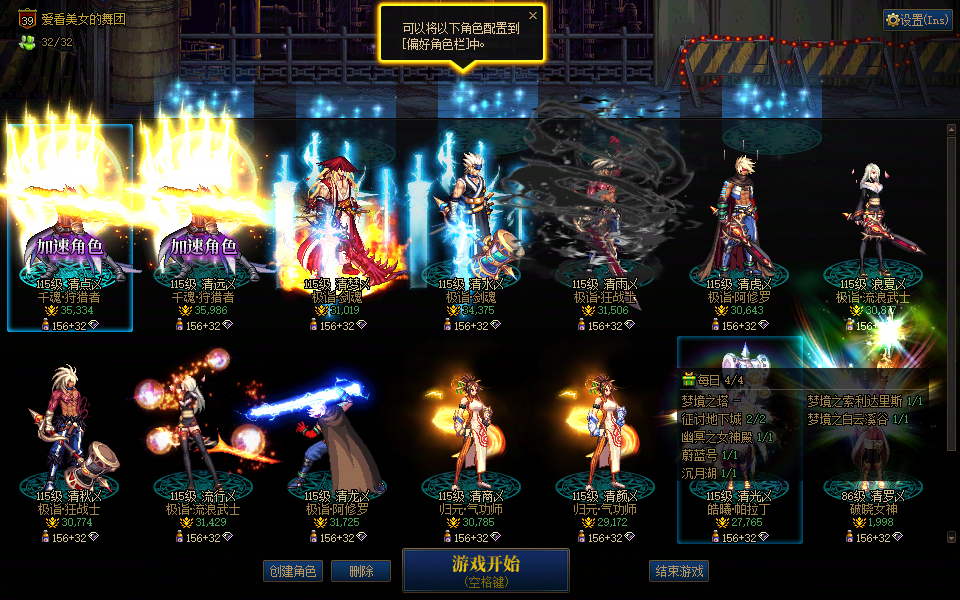Click the 删除 delete character button
Viewport: 960px width, 600px height.
[361, 571]
